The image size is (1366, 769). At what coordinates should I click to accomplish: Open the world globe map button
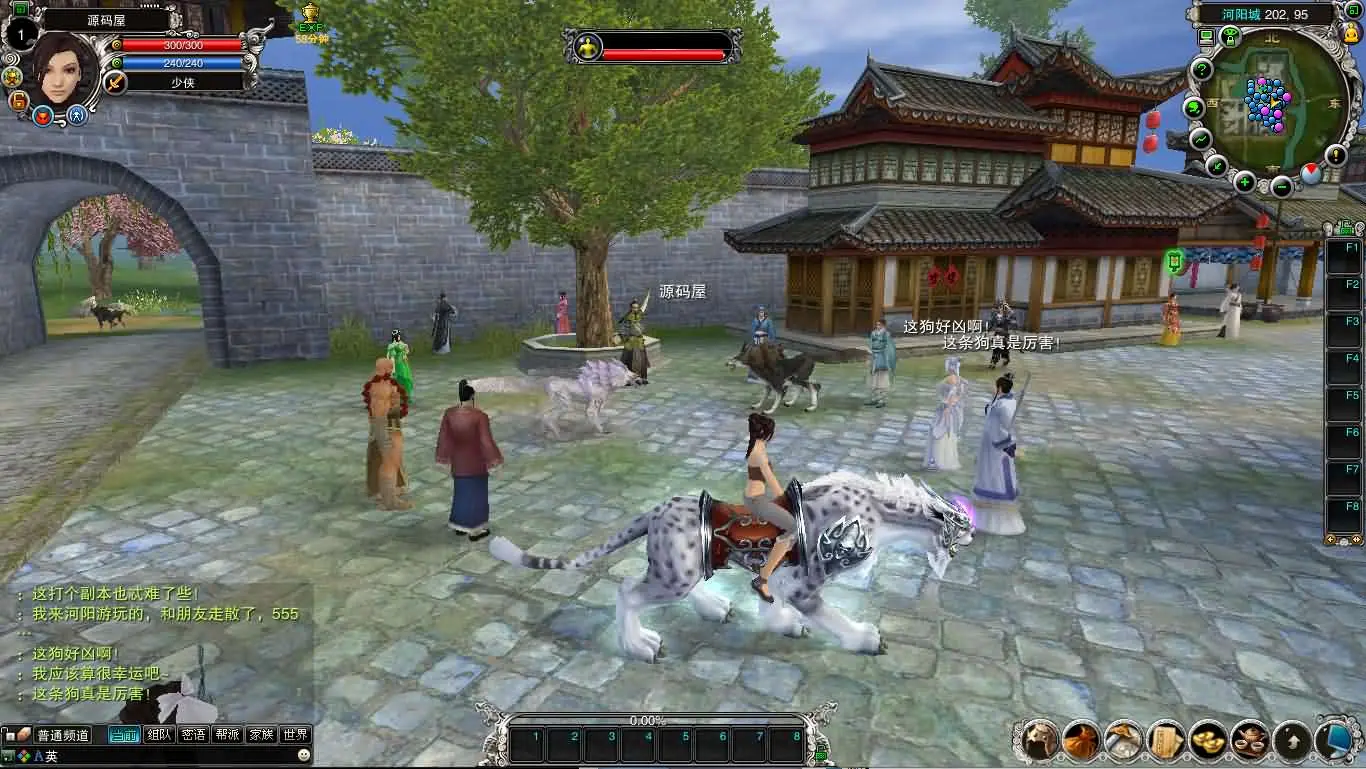point(1193,108)
